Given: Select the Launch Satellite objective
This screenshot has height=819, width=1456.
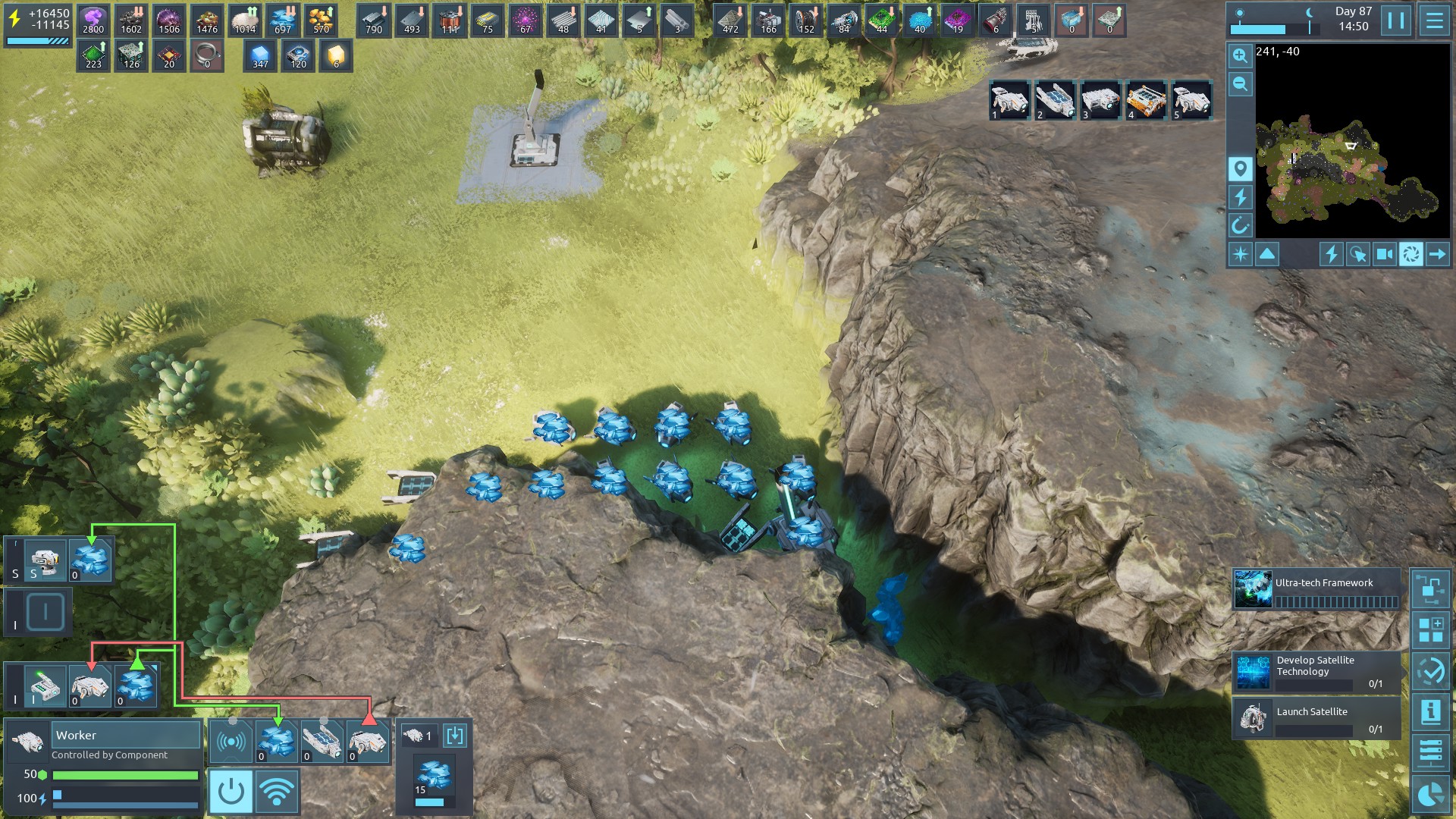Looking at the screenshot, I should [x=1316, y=717].
